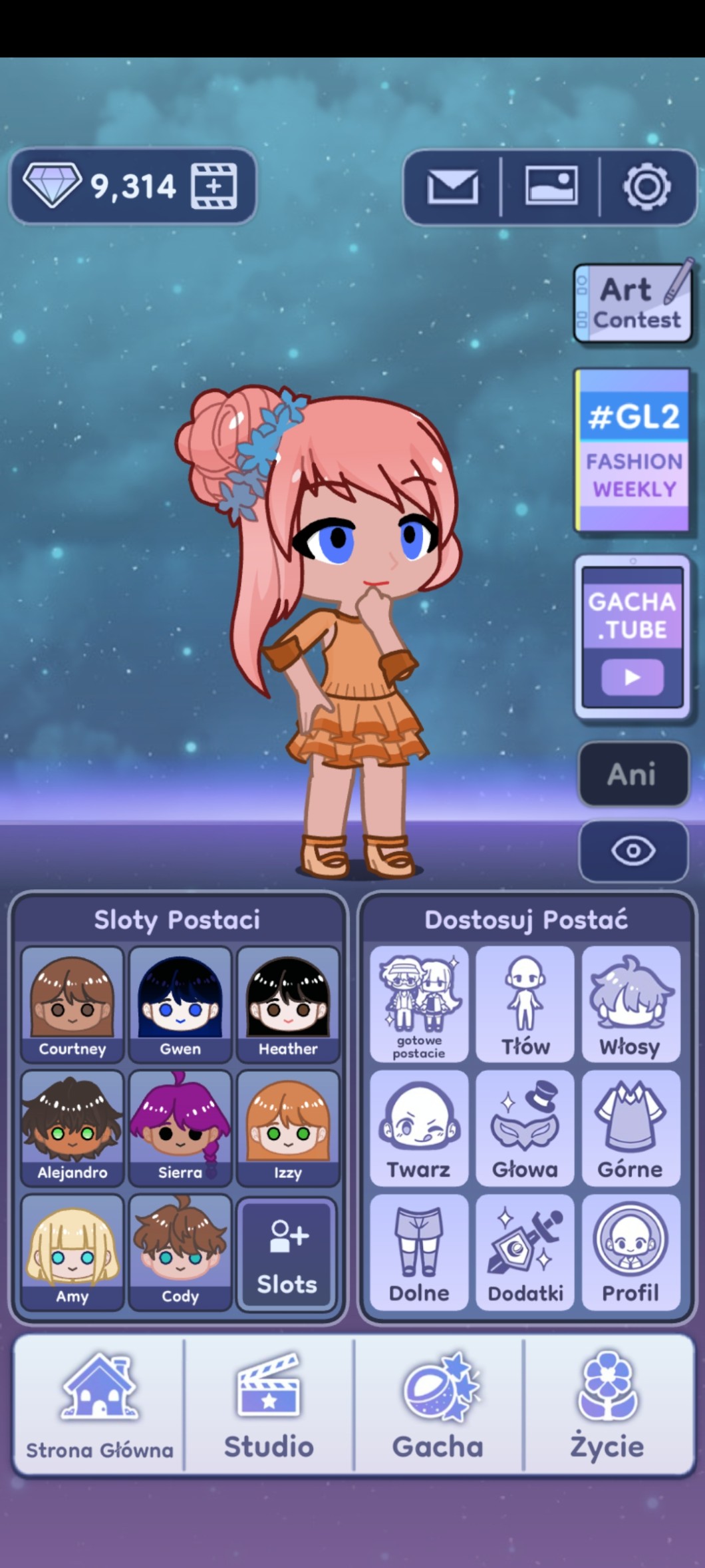Image resolution: width=705 pixels, height=1568 pixels.
Task: Open the Slots add-character button
Action: tap(287, 1254)
